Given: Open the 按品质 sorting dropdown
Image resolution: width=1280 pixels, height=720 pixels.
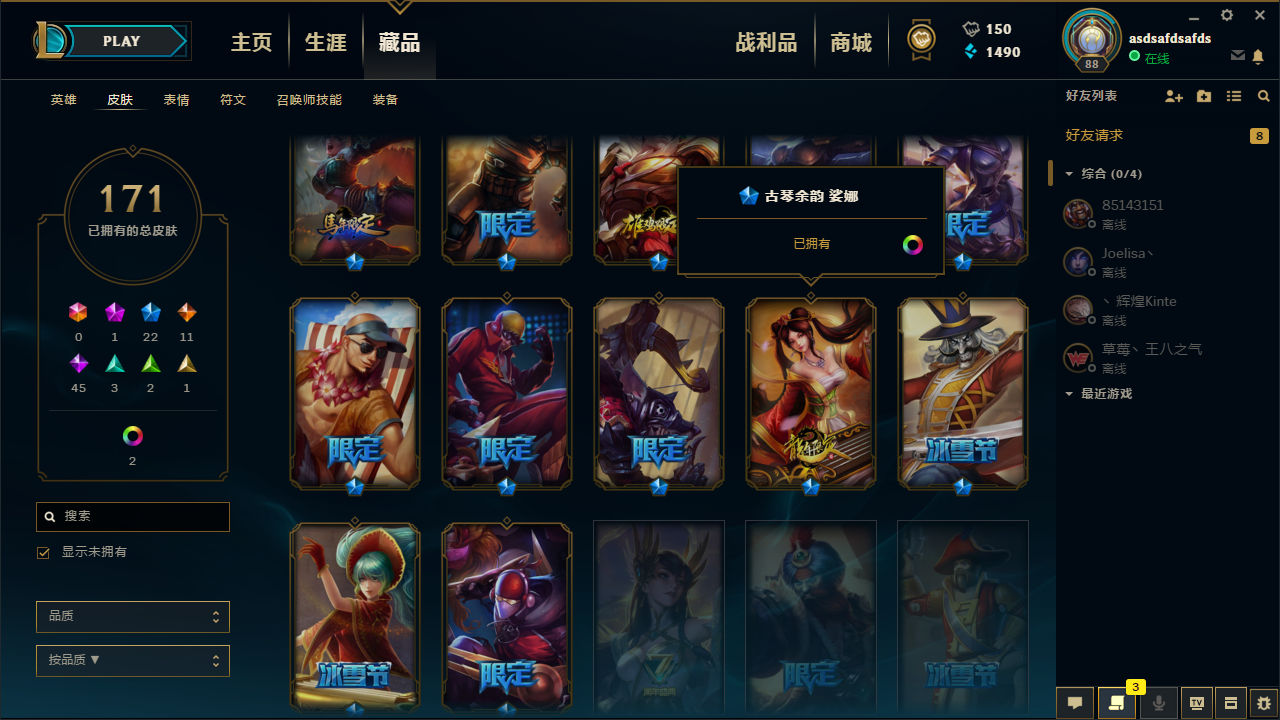Looking at the screenshot, I should point(132,660).
